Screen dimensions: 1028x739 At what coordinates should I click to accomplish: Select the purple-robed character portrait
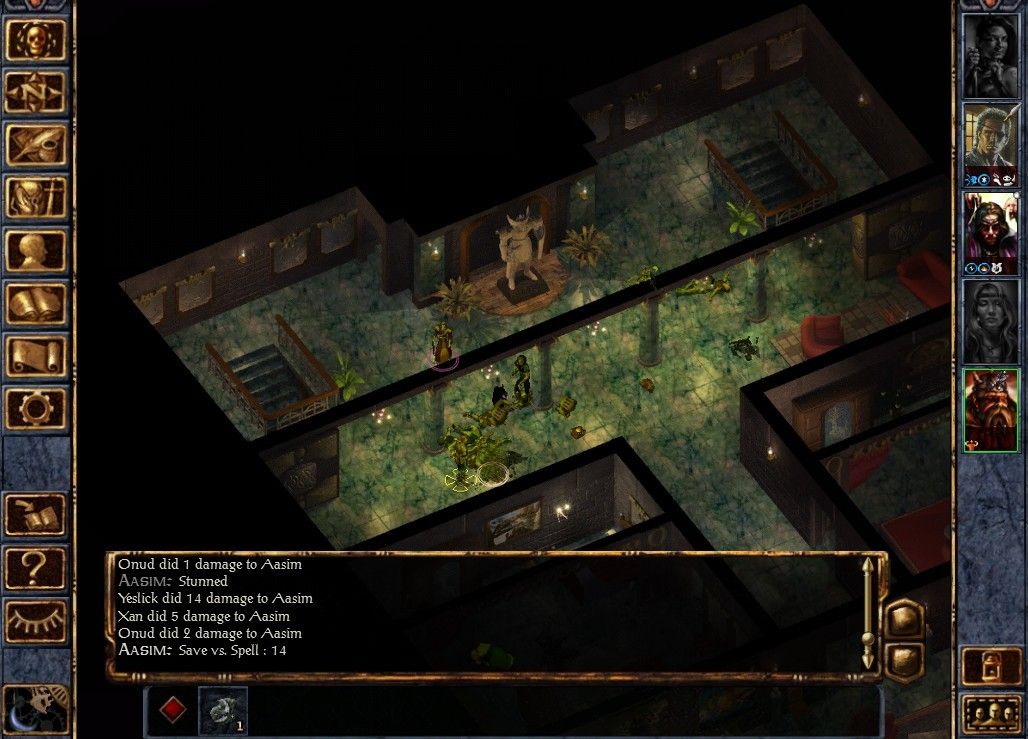click(x=990, y=232)
